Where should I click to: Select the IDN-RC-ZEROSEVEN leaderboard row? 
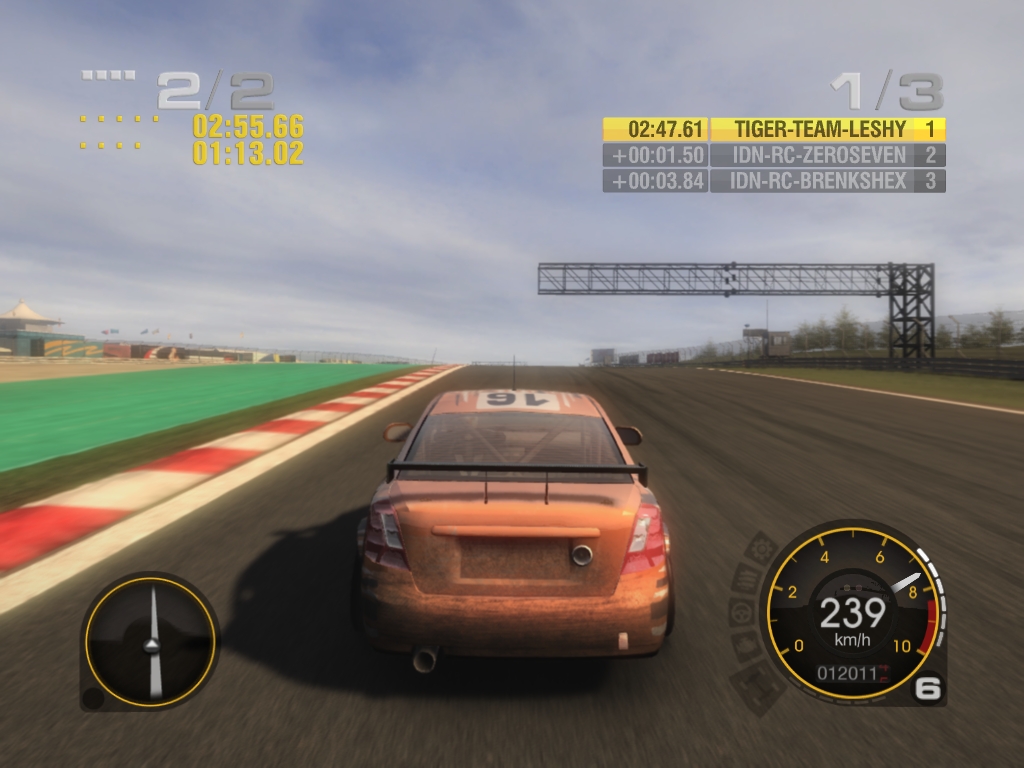tap(773, 155)
